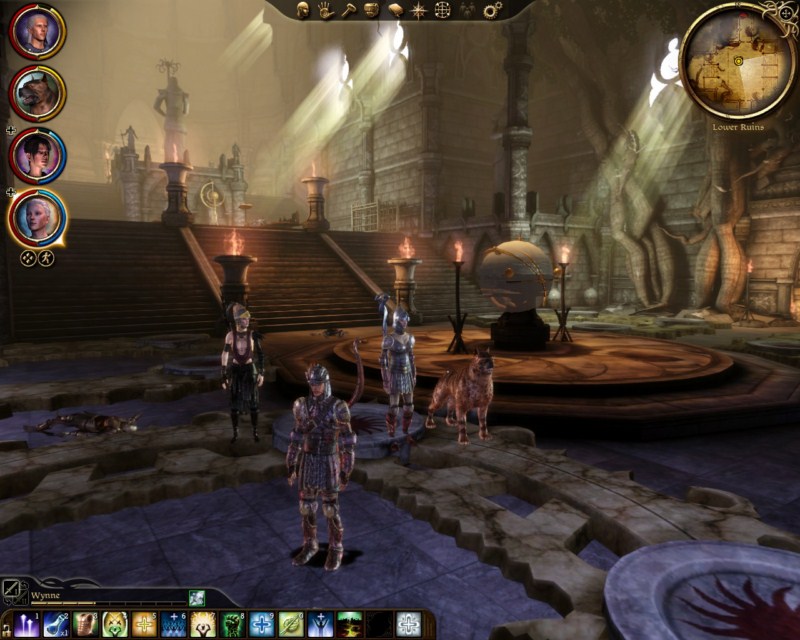Open the character record helmet icon

click(x=302, y=10)
